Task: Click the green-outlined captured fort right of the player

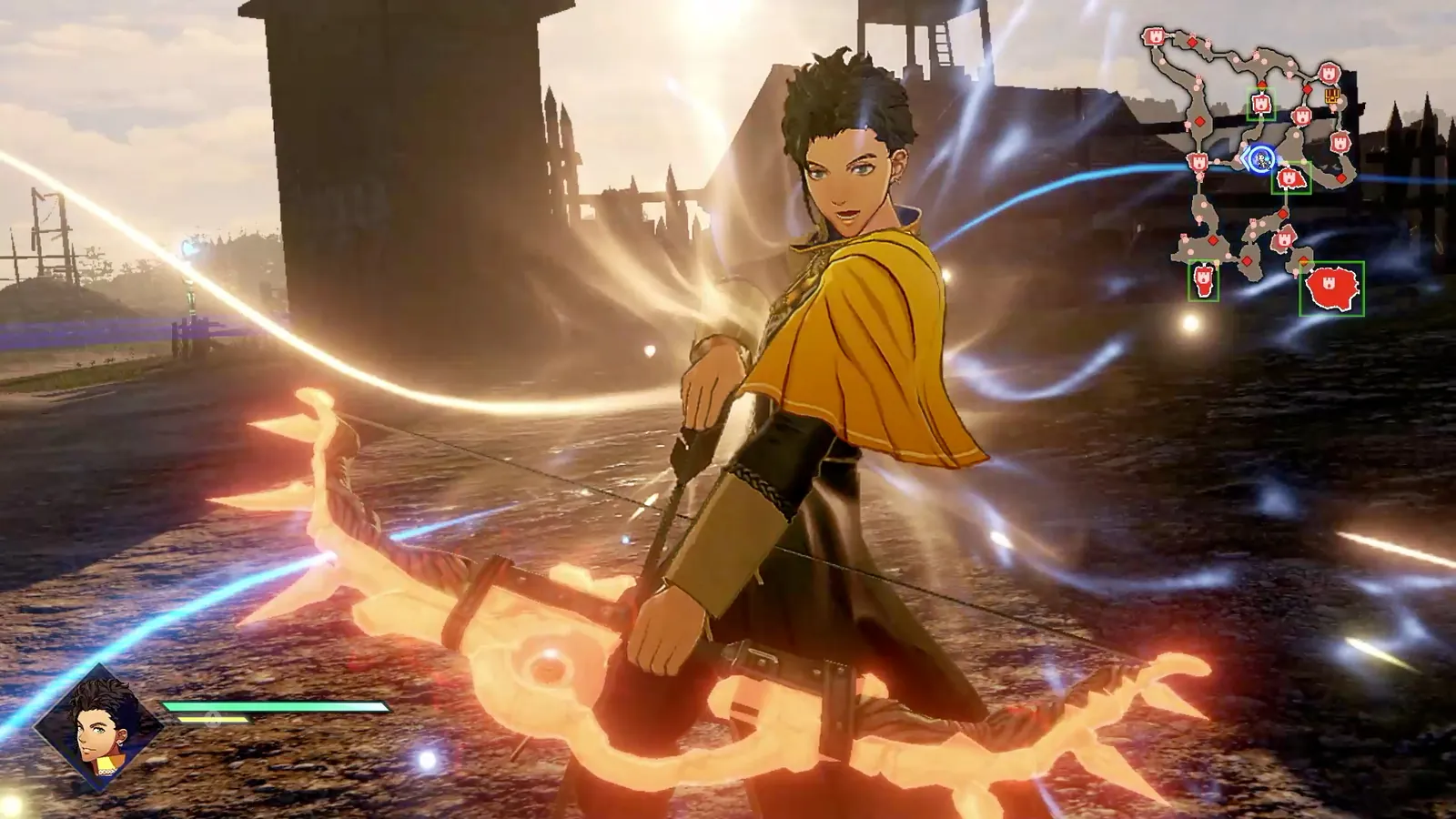Action: tap(1292, 178)
